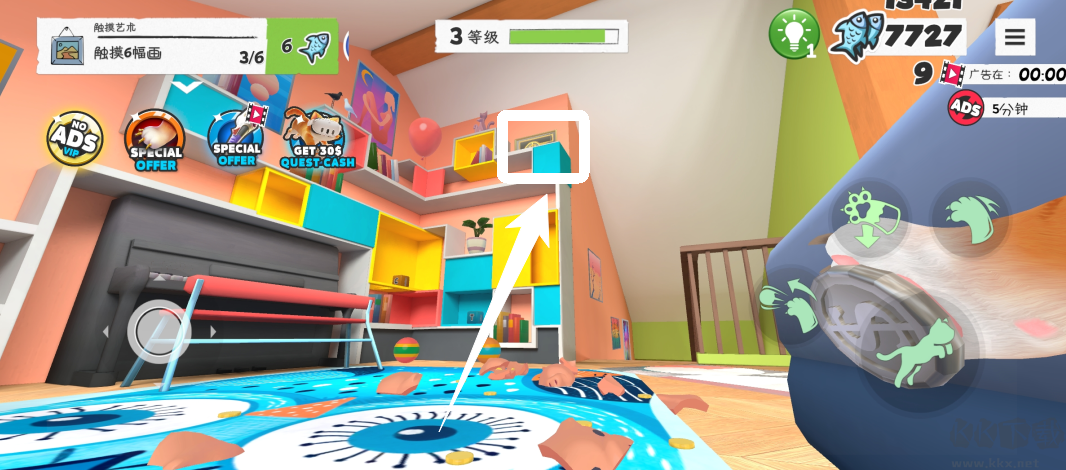This screenshot has height=470, width=1066.
Task: Tap the paw swipe action button
Action: [x=788, y=302]
